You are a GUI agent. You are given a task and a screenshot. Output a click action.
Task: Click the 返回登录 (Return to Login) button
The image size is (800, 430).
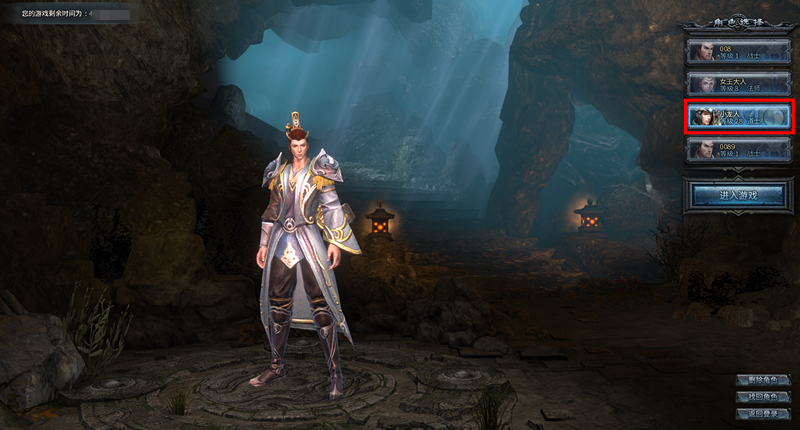(x=762, y=413)
